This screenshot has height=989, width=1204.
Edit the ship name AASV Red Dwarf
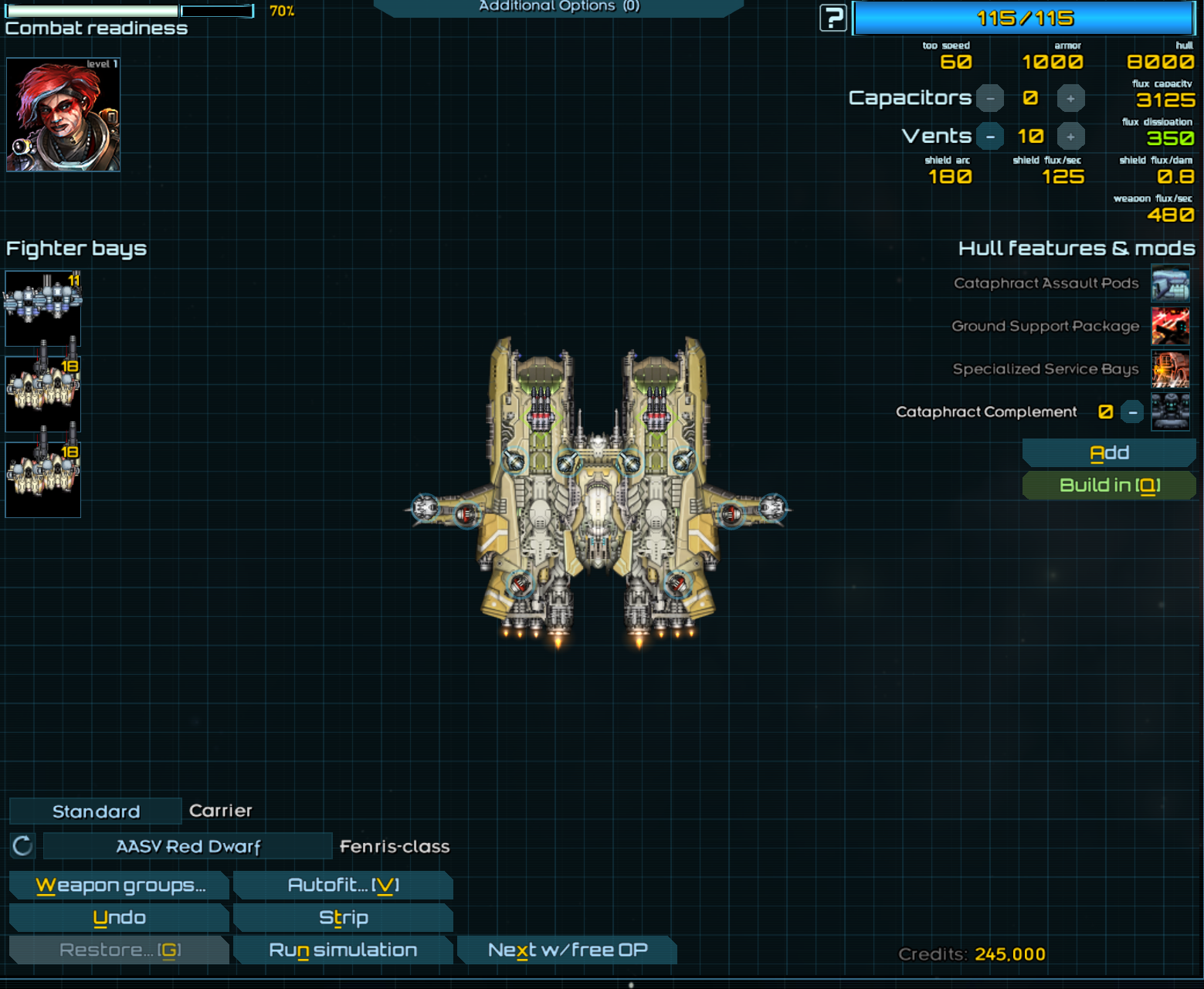(x=188, y=847)
